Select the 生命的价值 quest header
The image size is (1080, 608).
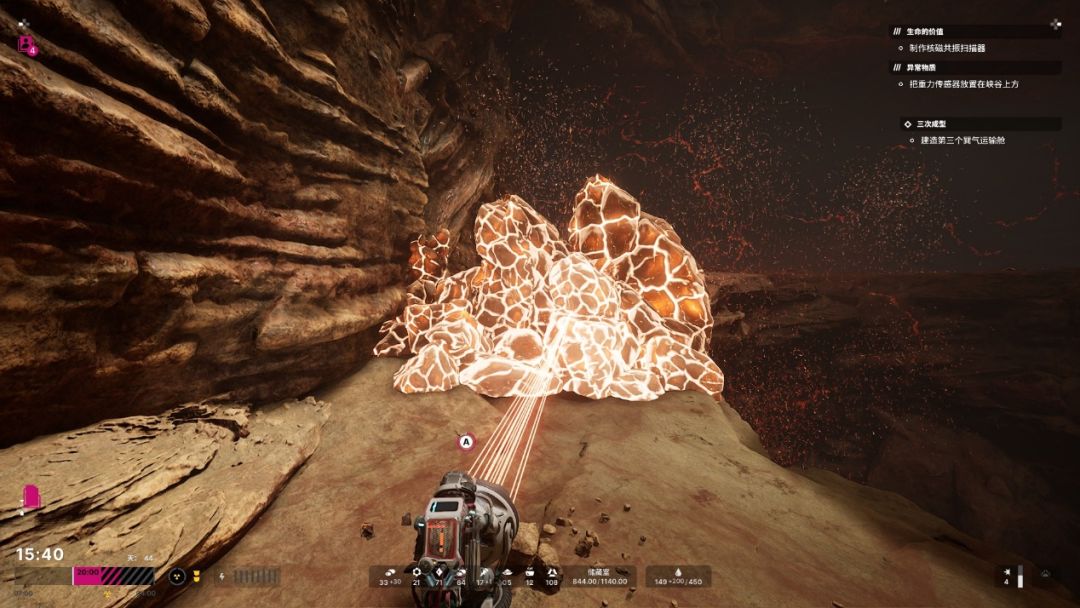[x=925, y=32]
